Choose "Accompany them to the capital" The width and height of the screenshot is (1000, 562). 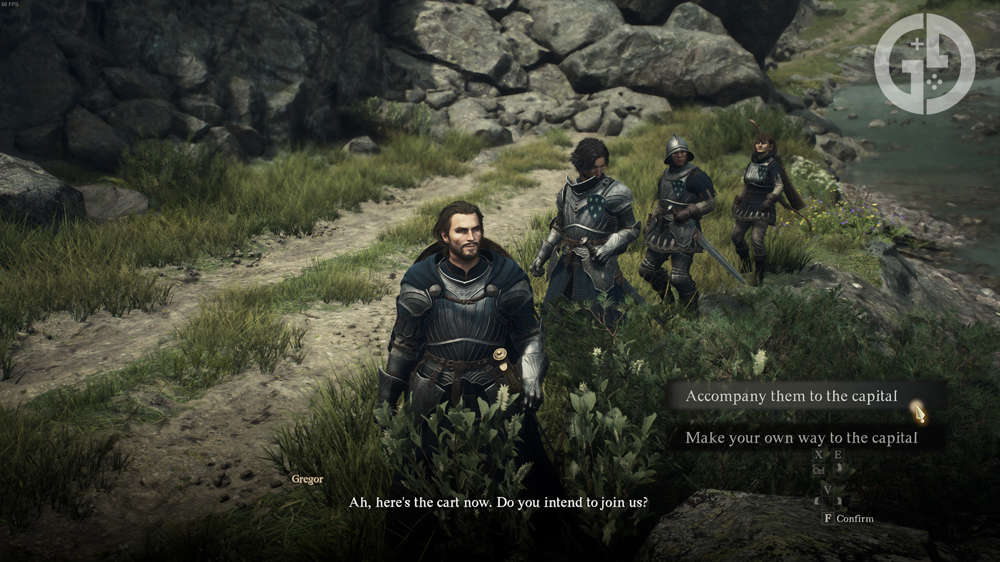(x=791, y=396)
